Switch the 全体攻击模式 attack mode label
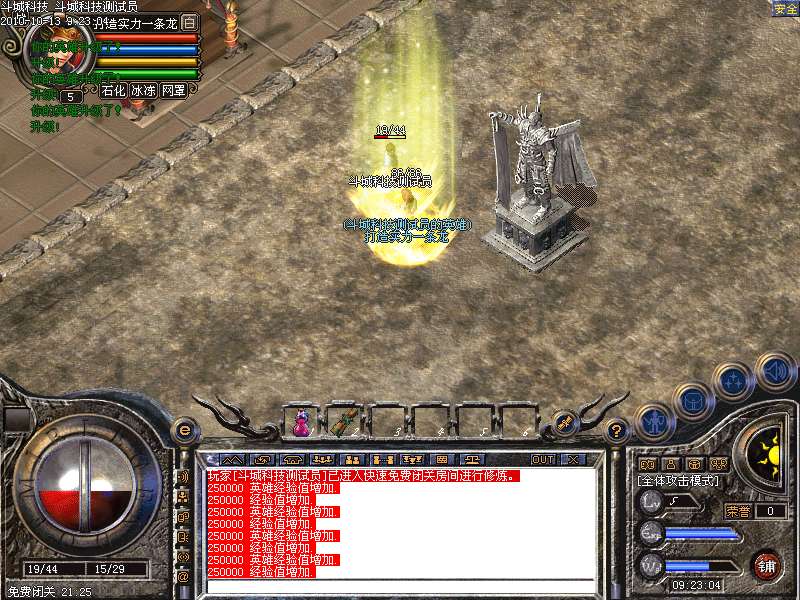This screenshot has width=800, height=600. click(x=681, y=481)
